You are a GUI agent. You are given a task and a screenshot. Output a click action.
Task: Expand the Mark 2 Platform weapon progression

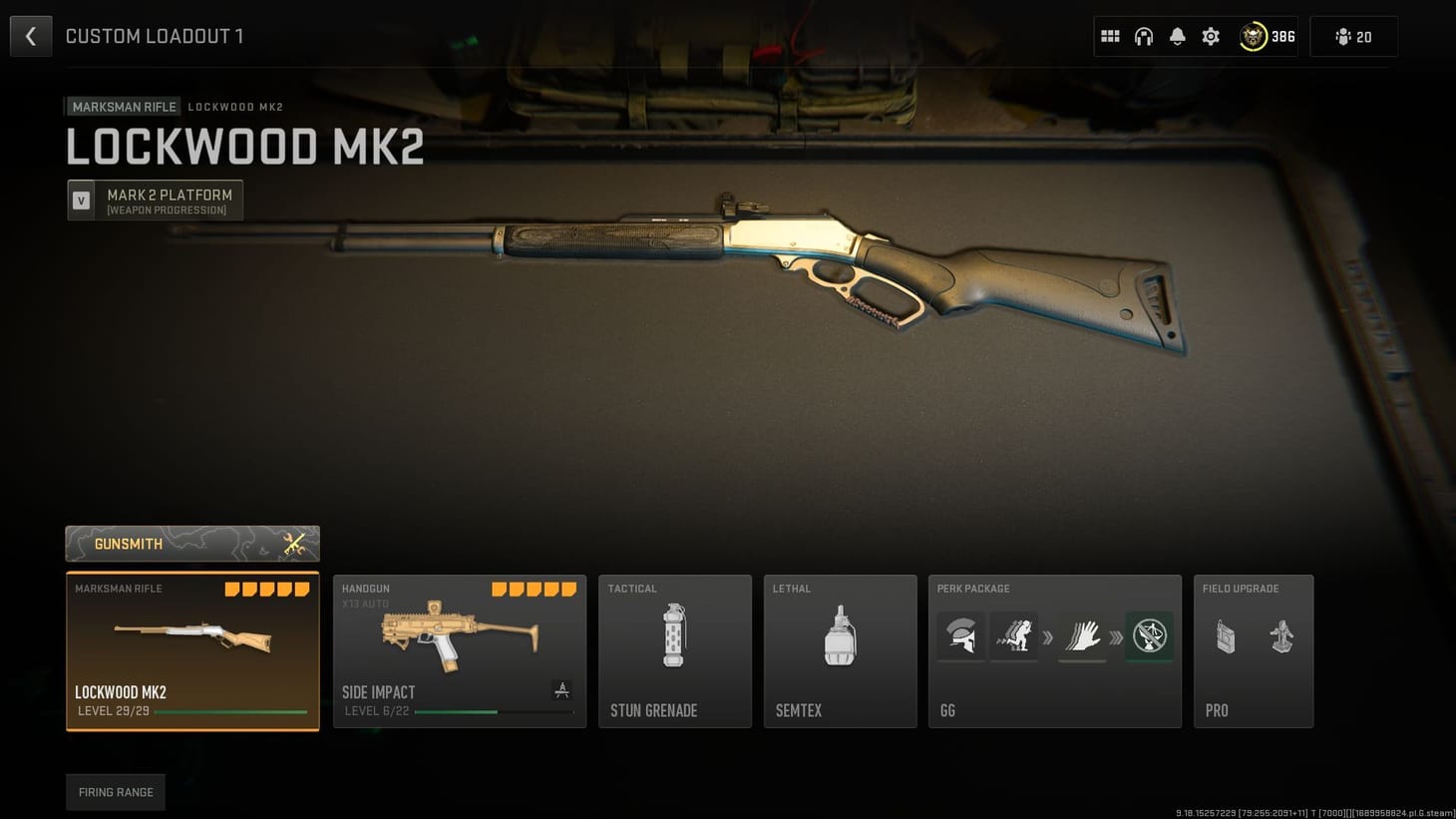pos(156,200)
